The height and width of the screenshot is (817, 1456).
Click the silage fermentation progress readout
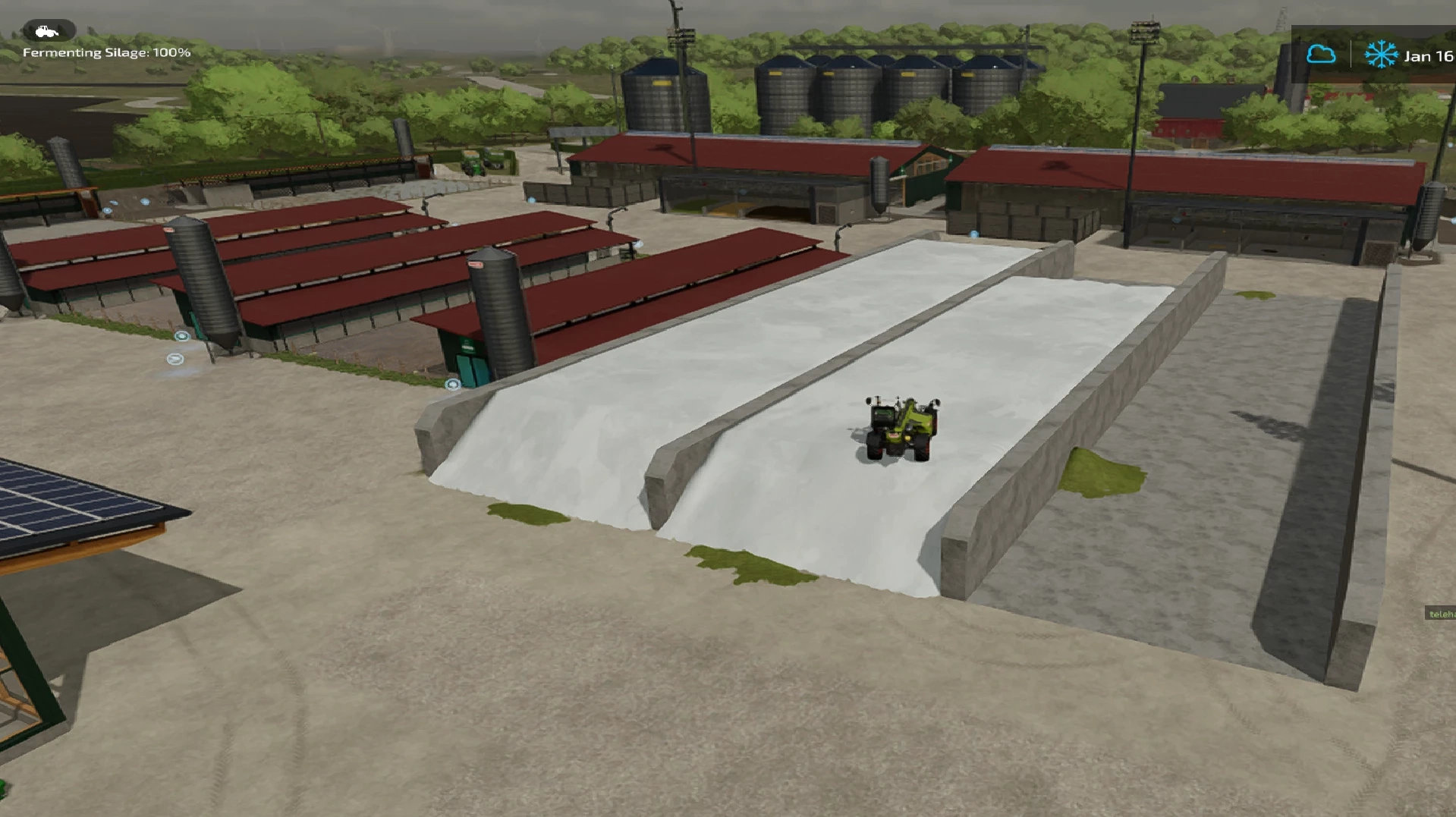tap(106, 53)
